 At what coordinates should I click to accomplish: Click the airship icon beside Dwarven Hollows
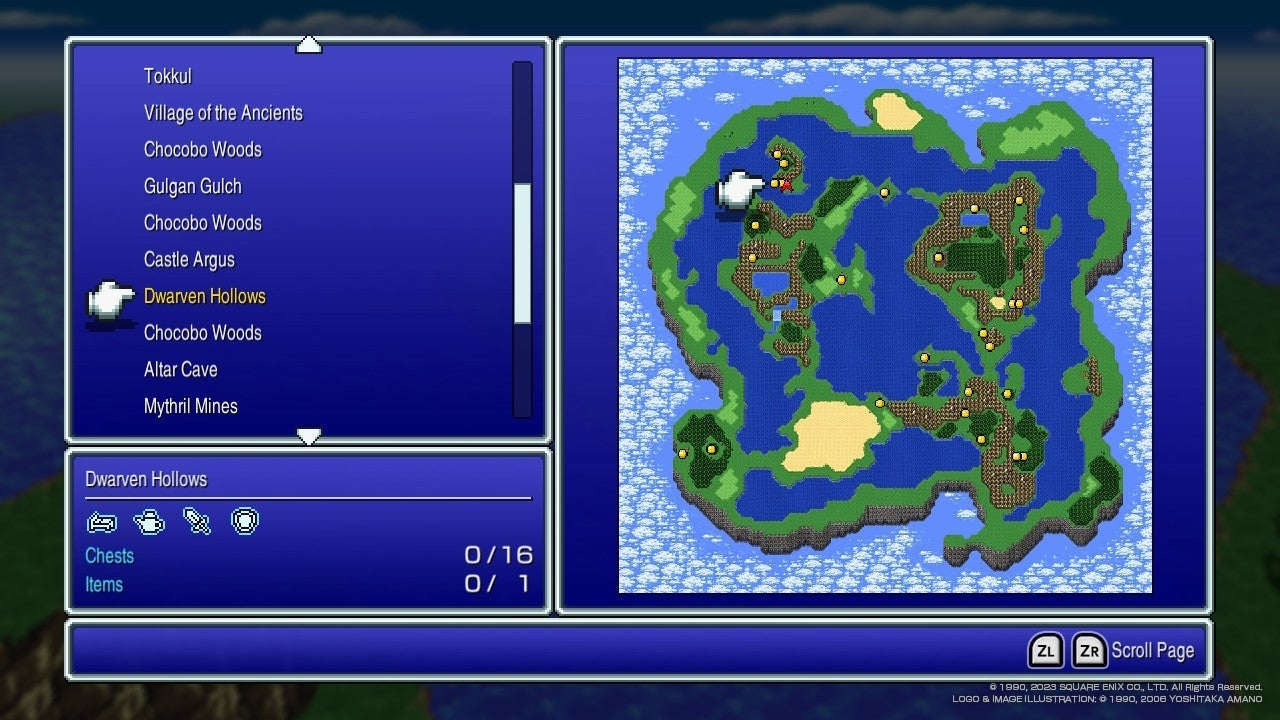coord(110,300)
